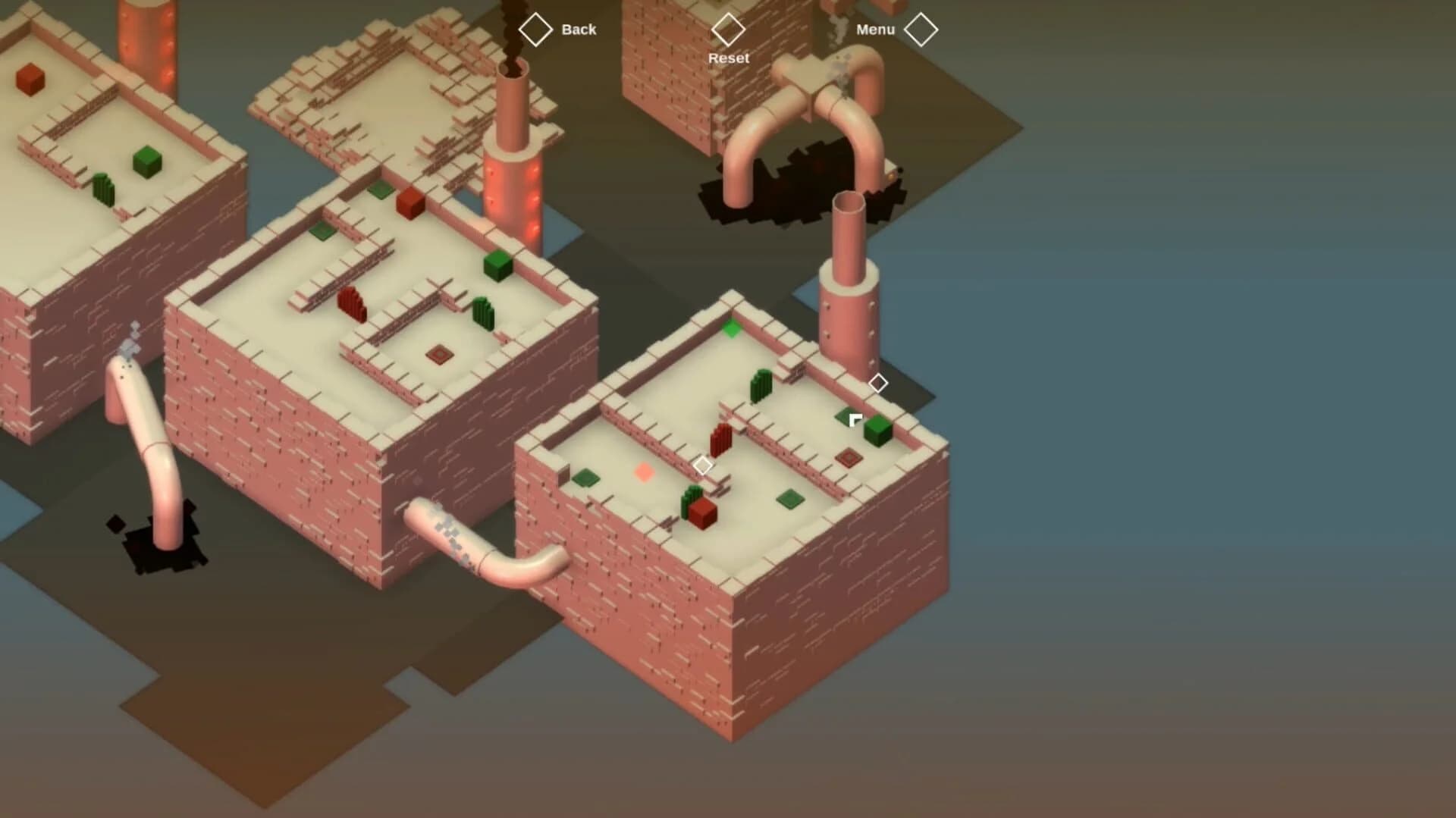The height and width of the screenshot is (818, 1456).
Task: Click the Back label in the top bar
Action: point(580,30)
